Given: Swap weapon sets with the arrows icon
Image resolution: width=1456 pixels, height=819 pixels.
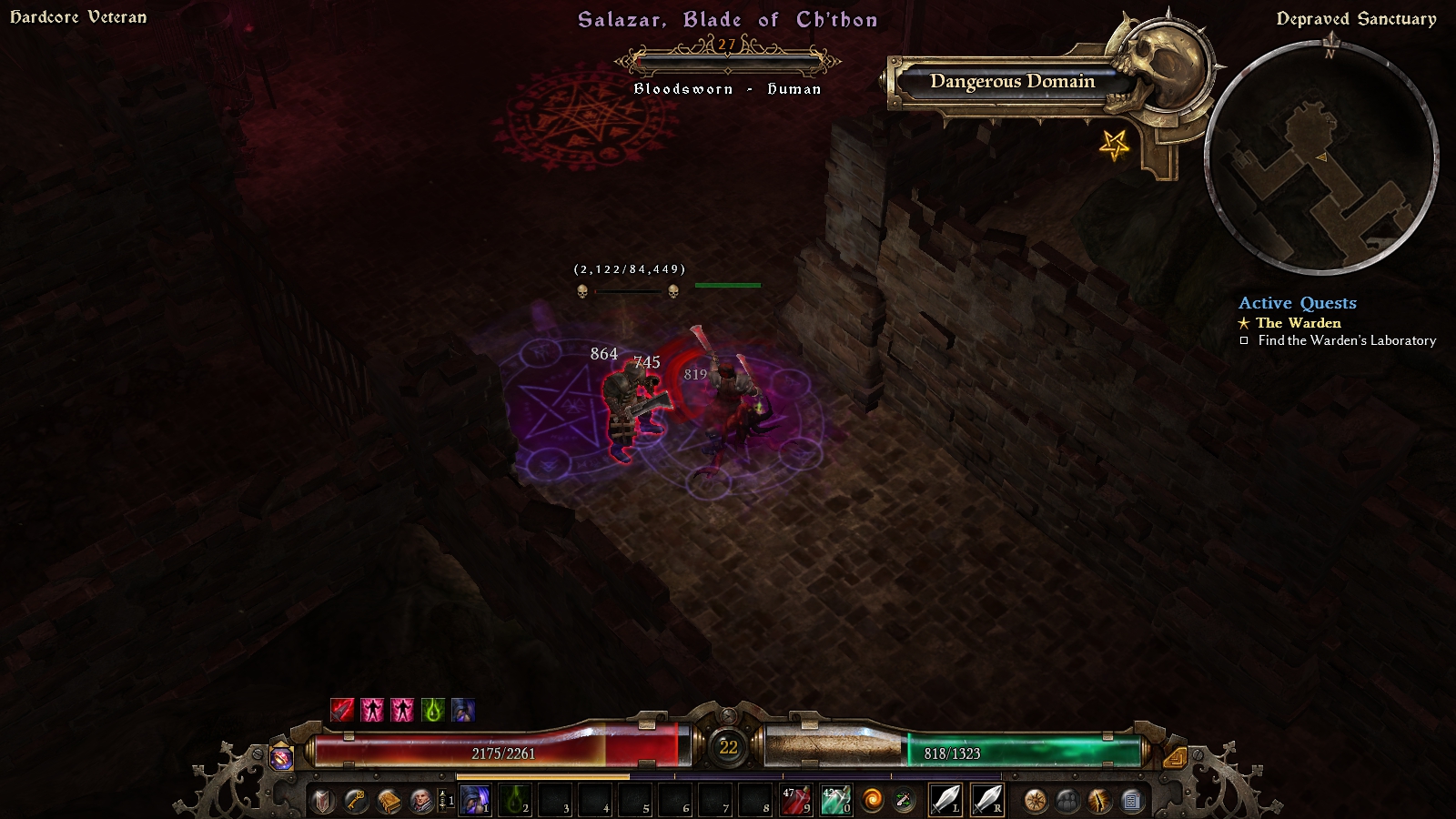Looking at the screenshot, I should [x=904, y=801].
